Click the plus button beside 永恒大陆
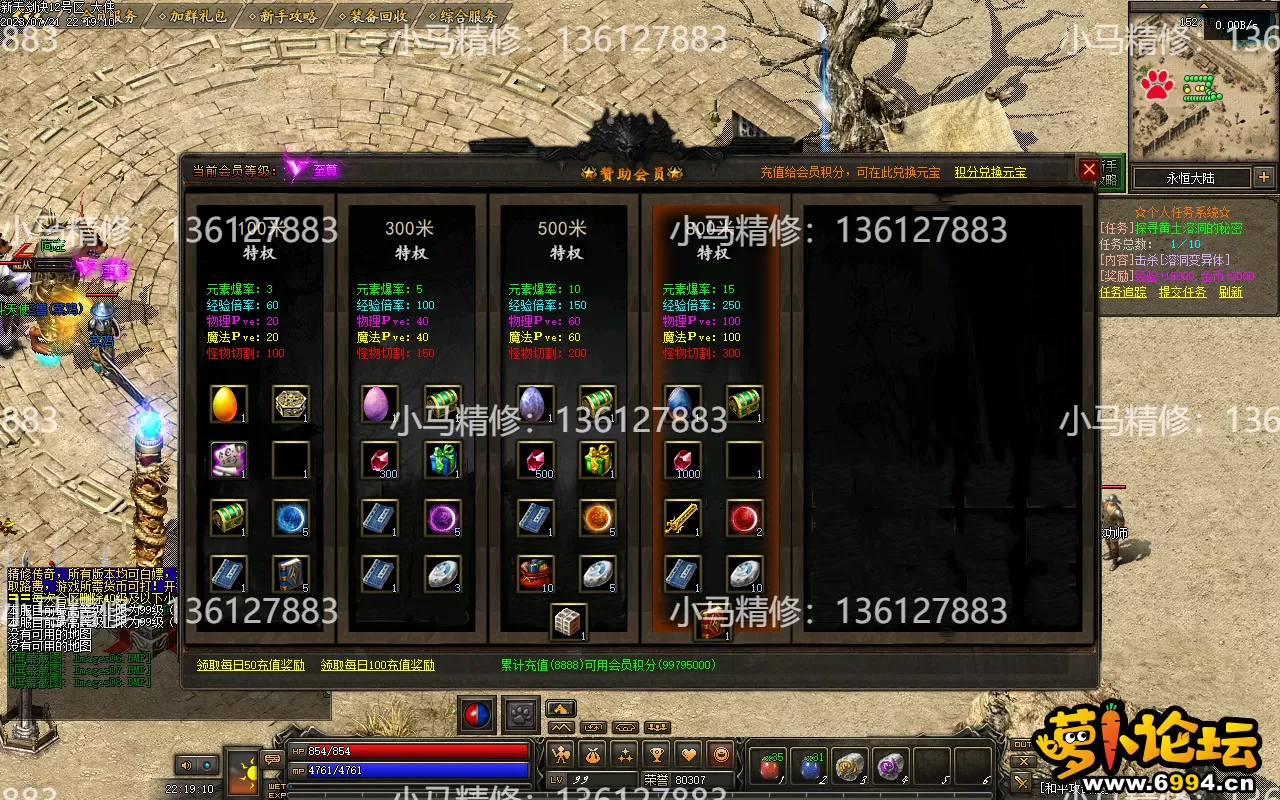 click(1264, 178)
